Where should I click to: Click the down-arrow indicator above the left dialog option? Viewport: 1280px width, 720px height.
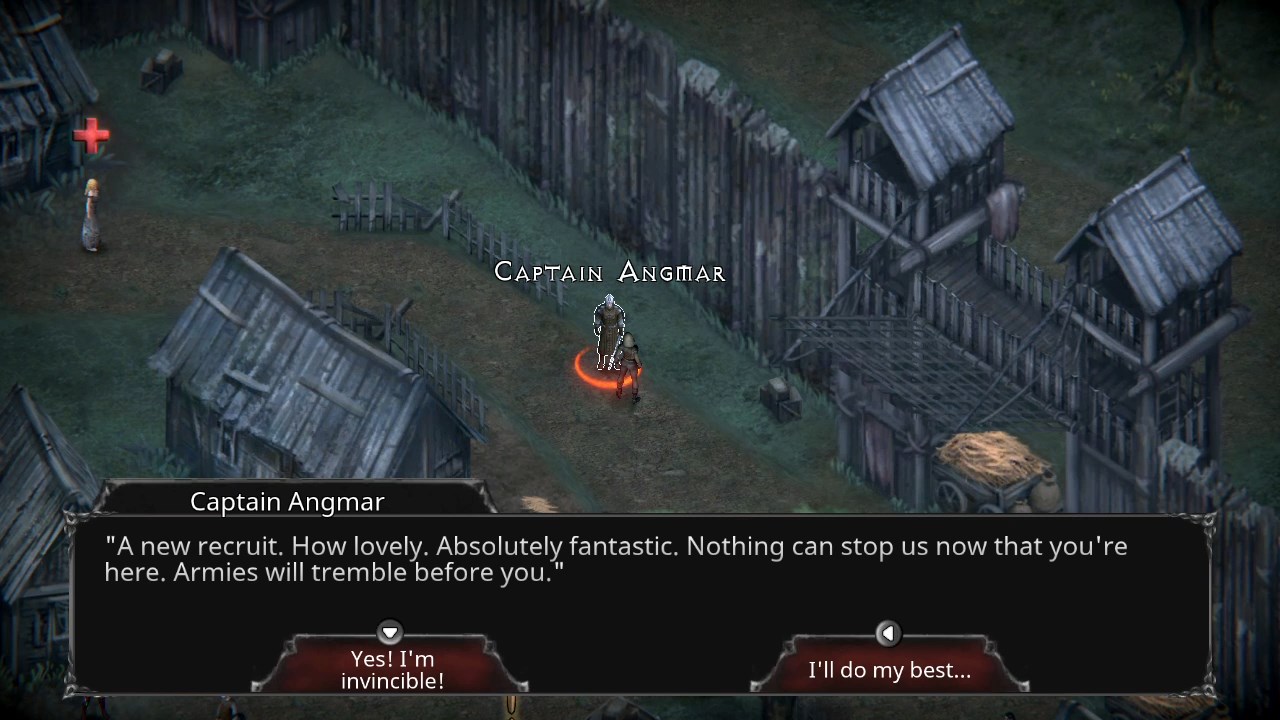click(x=389, y=633)
